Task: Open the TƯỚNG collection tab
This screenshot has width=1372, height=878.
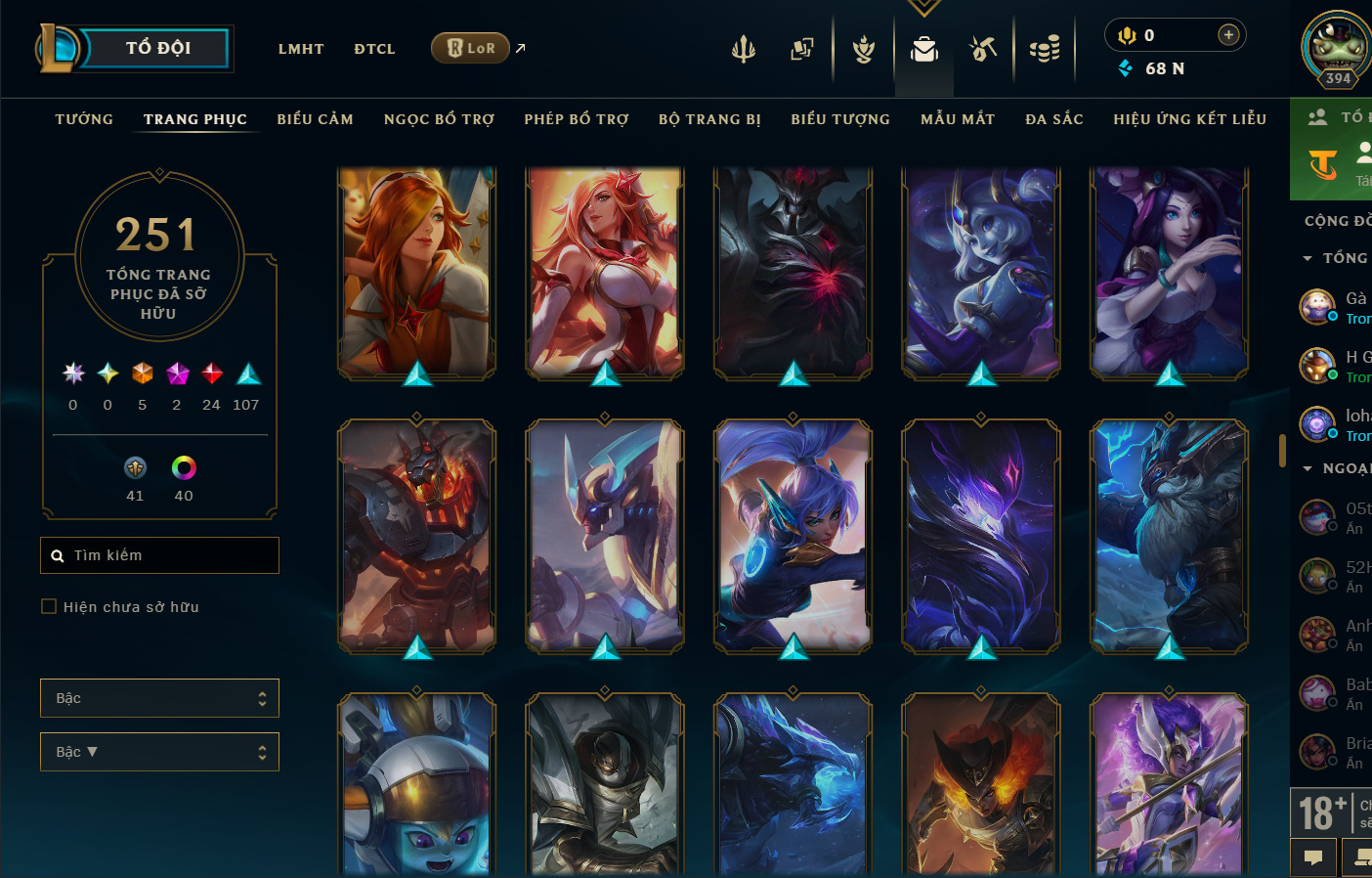Action: pyautogui.click(x=84, y=119)
